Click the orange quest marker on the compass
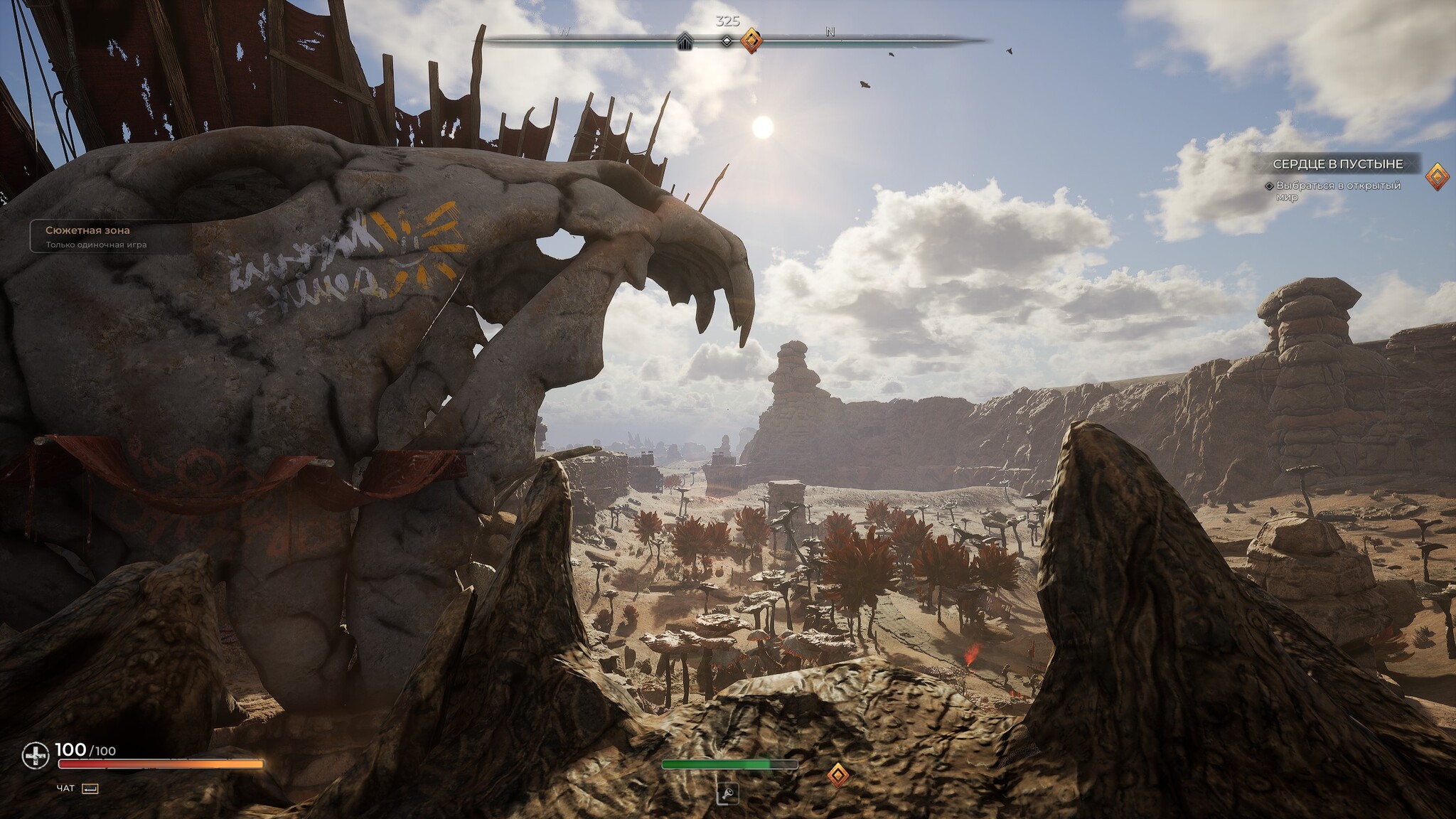 click(751, 41)
